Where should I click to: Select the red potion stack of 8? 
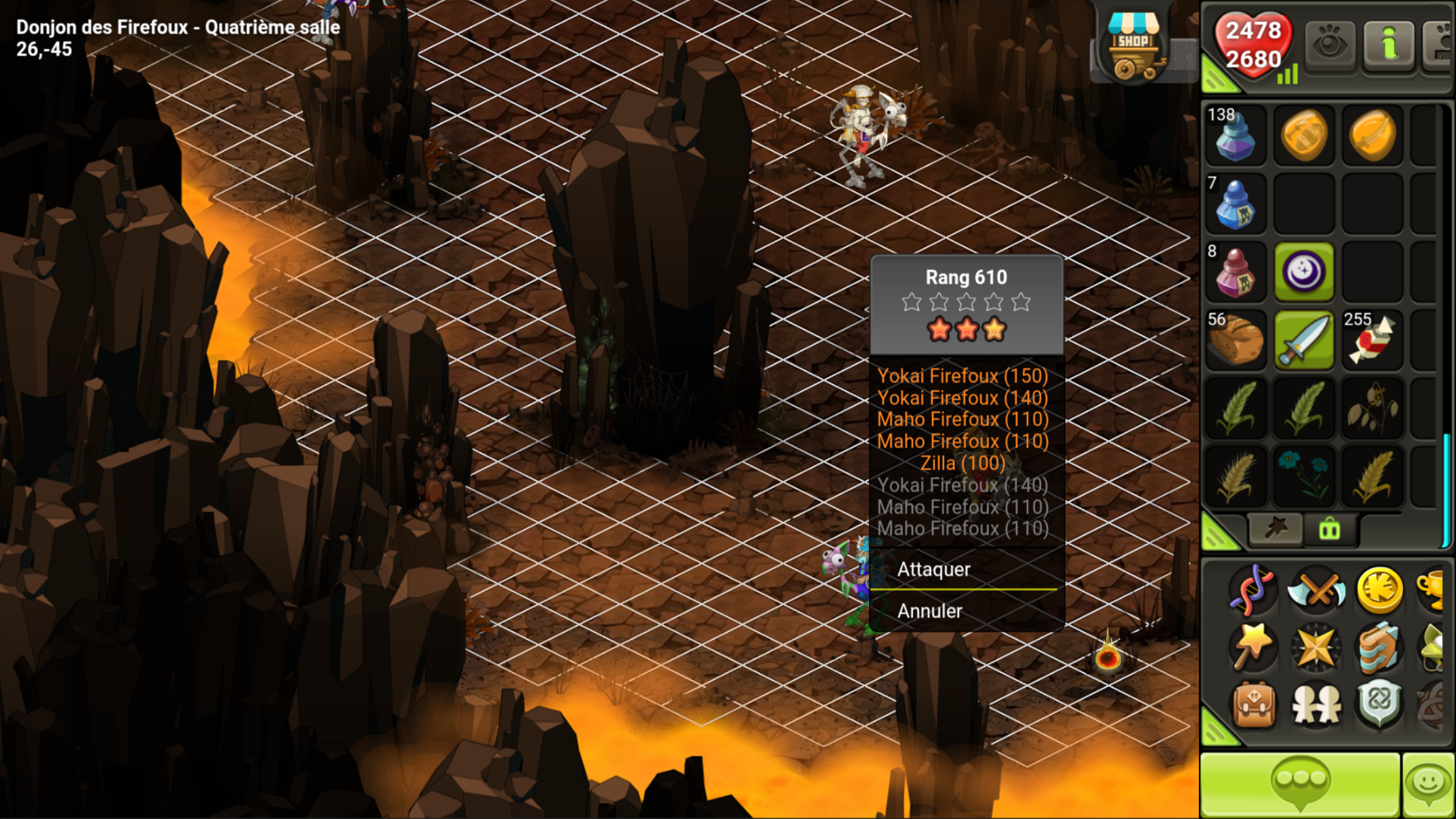point(1235,272)
